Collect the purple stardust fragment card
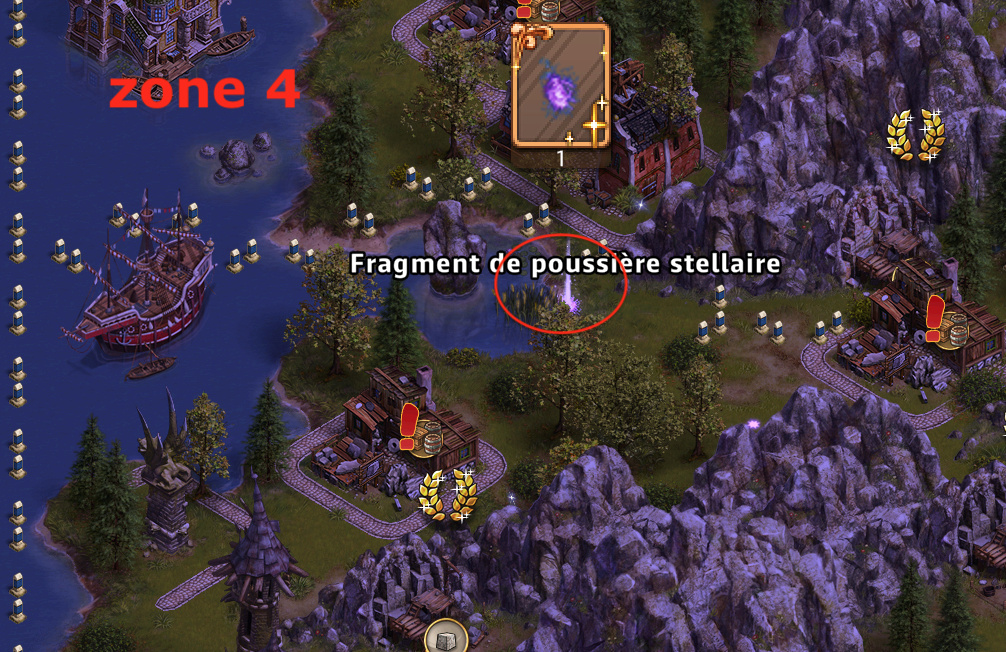The width and height of the screenshot is (1006, 652). point(559,88)
